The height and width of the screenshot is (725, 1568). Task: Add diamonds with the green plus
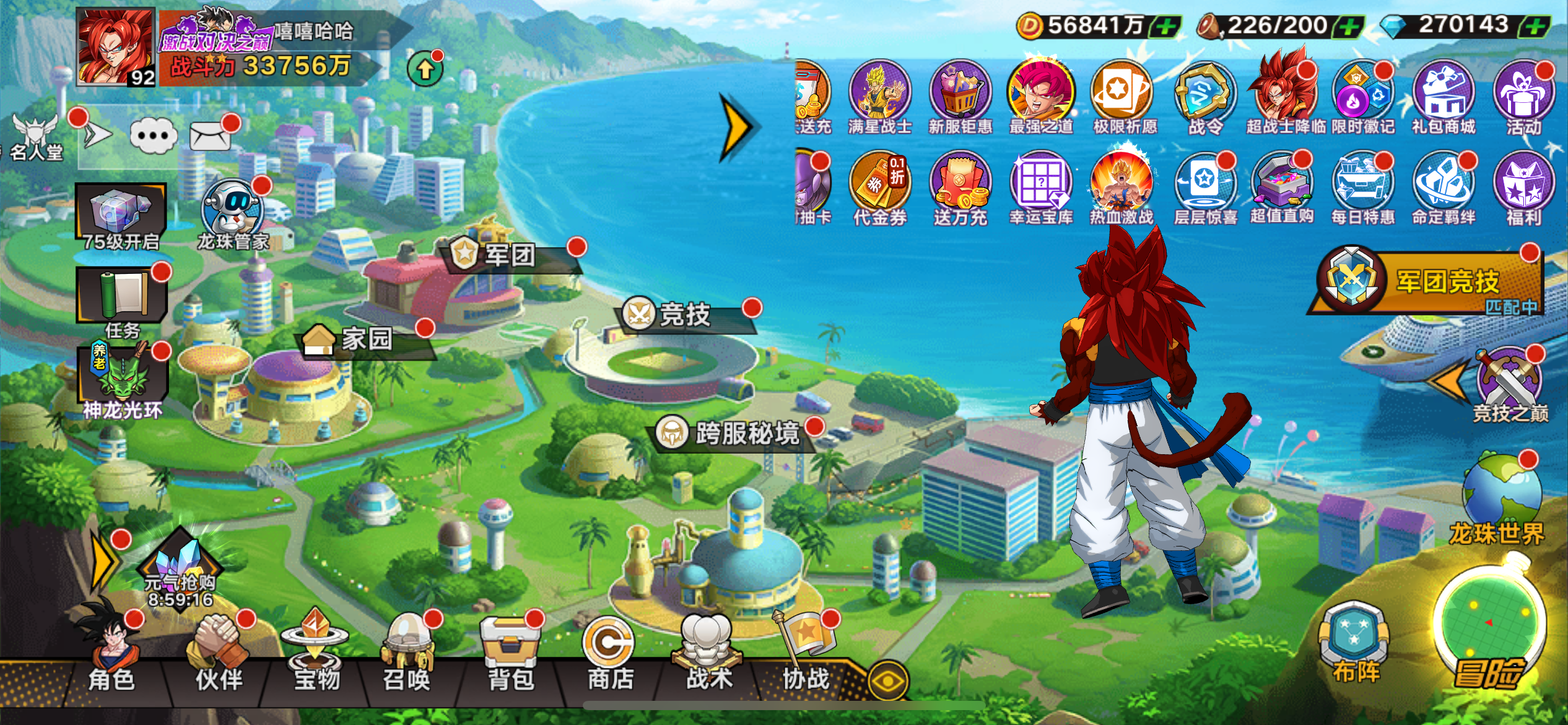point(1537,27)
